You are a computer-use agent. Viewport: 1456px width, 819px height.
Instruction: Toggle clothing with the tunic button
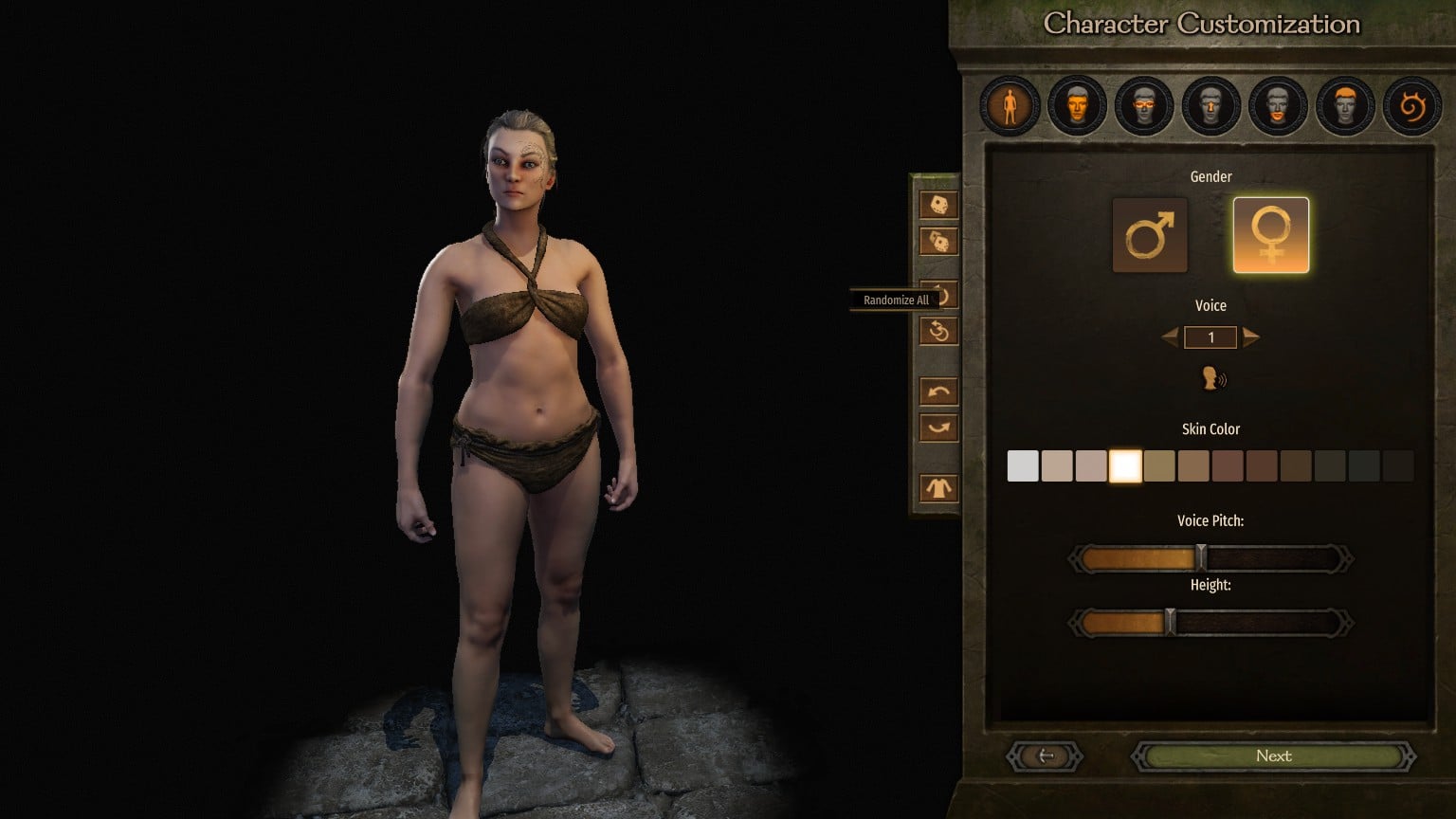point(938,488)
